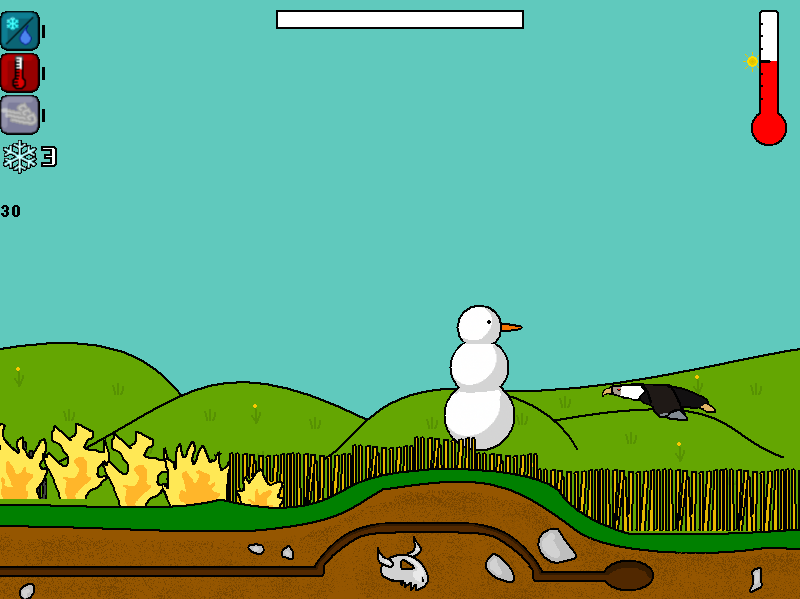This screenshot has width=800, height=599.
Task: Activate the snowflake and water drop ability
Action: click(20, 31)
